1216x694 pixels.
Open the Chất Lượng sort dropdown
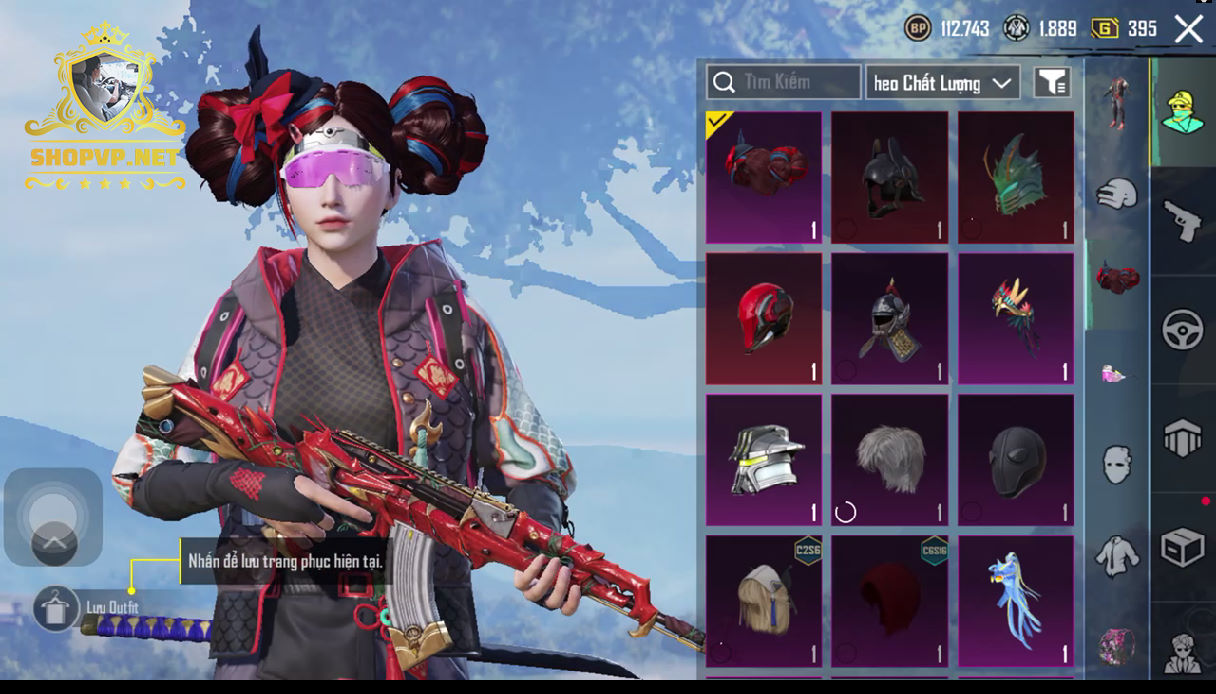click(942, 83)
